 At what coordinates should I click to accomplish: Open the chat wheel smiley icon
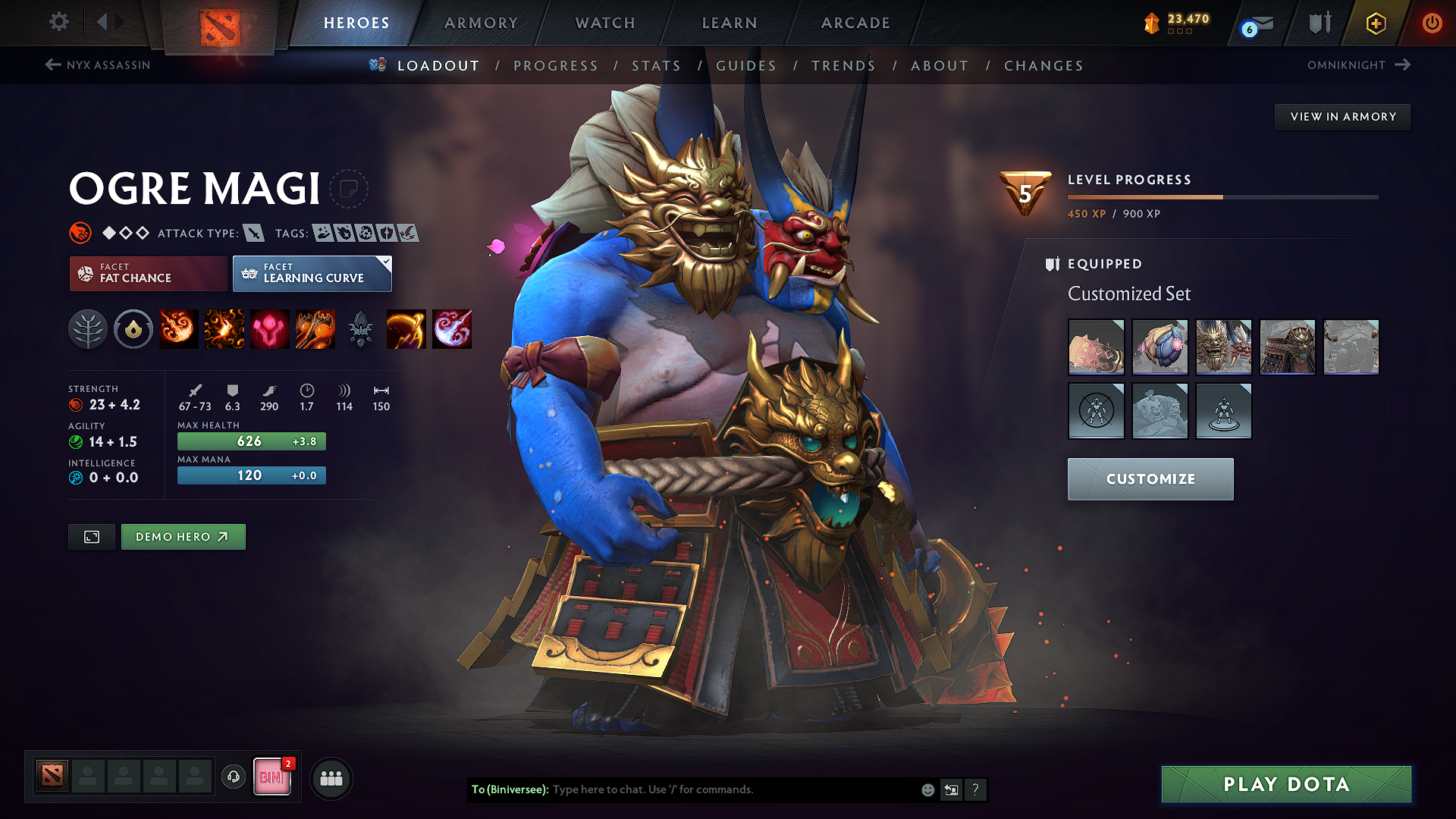(927, 789)
